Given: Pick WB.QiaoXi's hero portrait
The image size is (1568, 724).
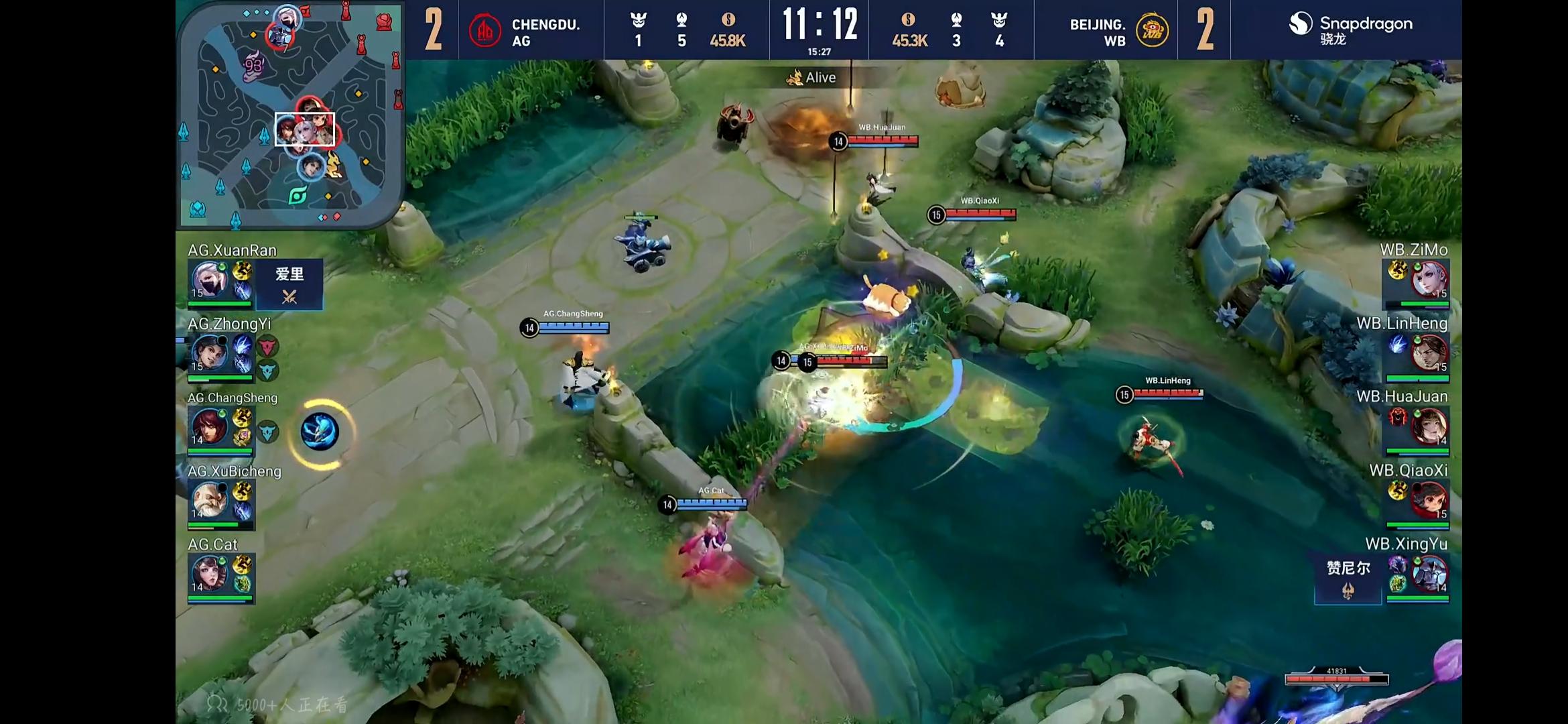Looking at the screenshot, I should point(1429,500).
